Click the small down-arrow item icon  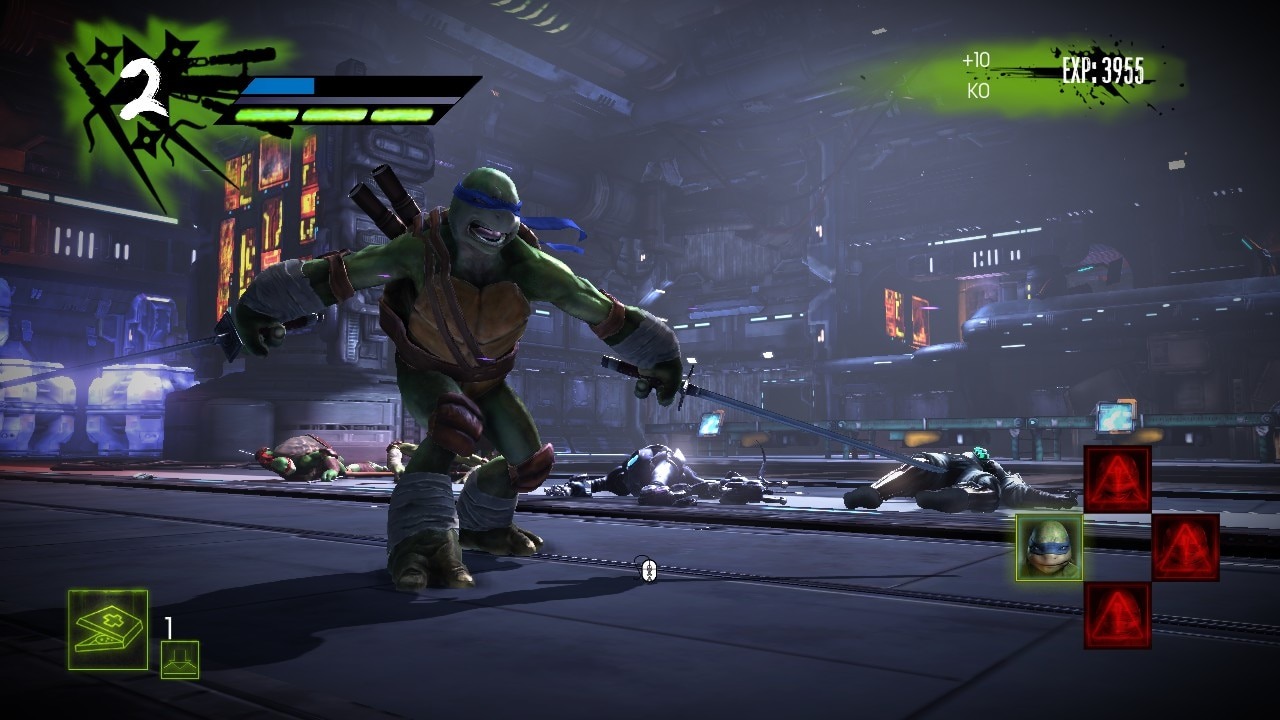point(180,660)
